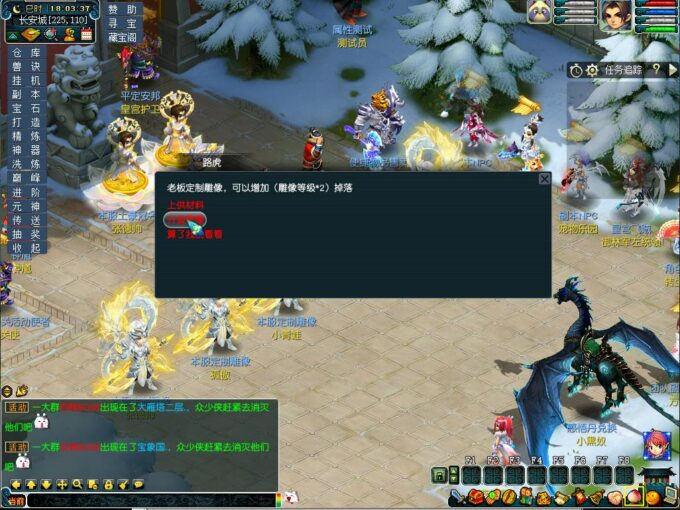Viewport: 680px width, 510px height.
Task: Choose 洗炼 from the side menu
Action: (x=26, y=164)
